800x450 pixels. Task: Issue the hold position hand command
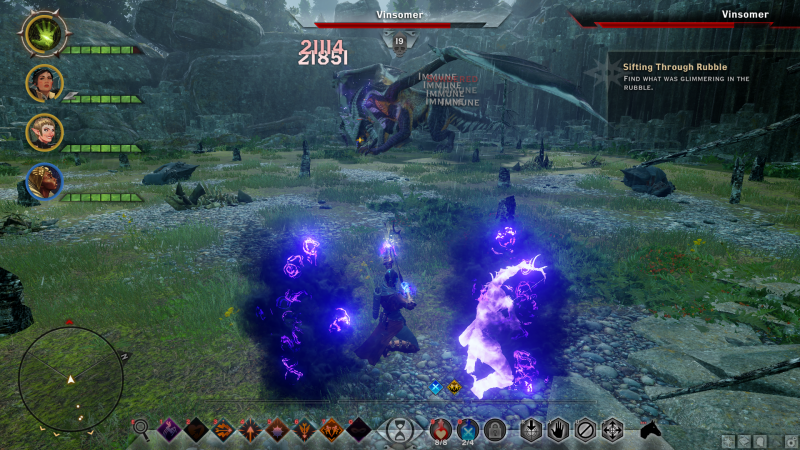point(558,430)
